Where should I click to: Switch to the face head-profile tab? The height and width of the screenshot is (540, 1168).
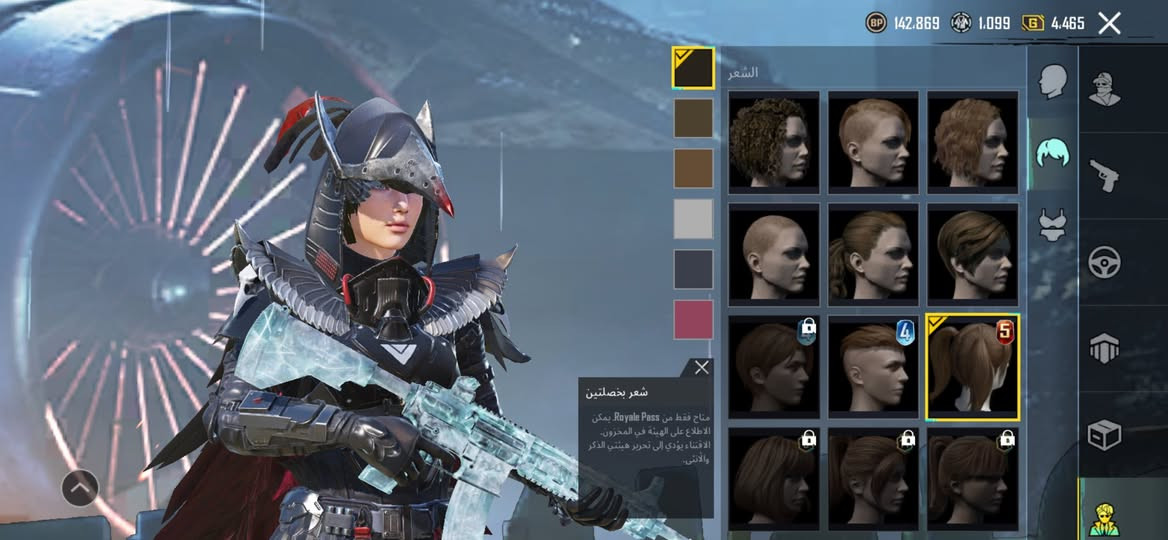coord(1051,82)
